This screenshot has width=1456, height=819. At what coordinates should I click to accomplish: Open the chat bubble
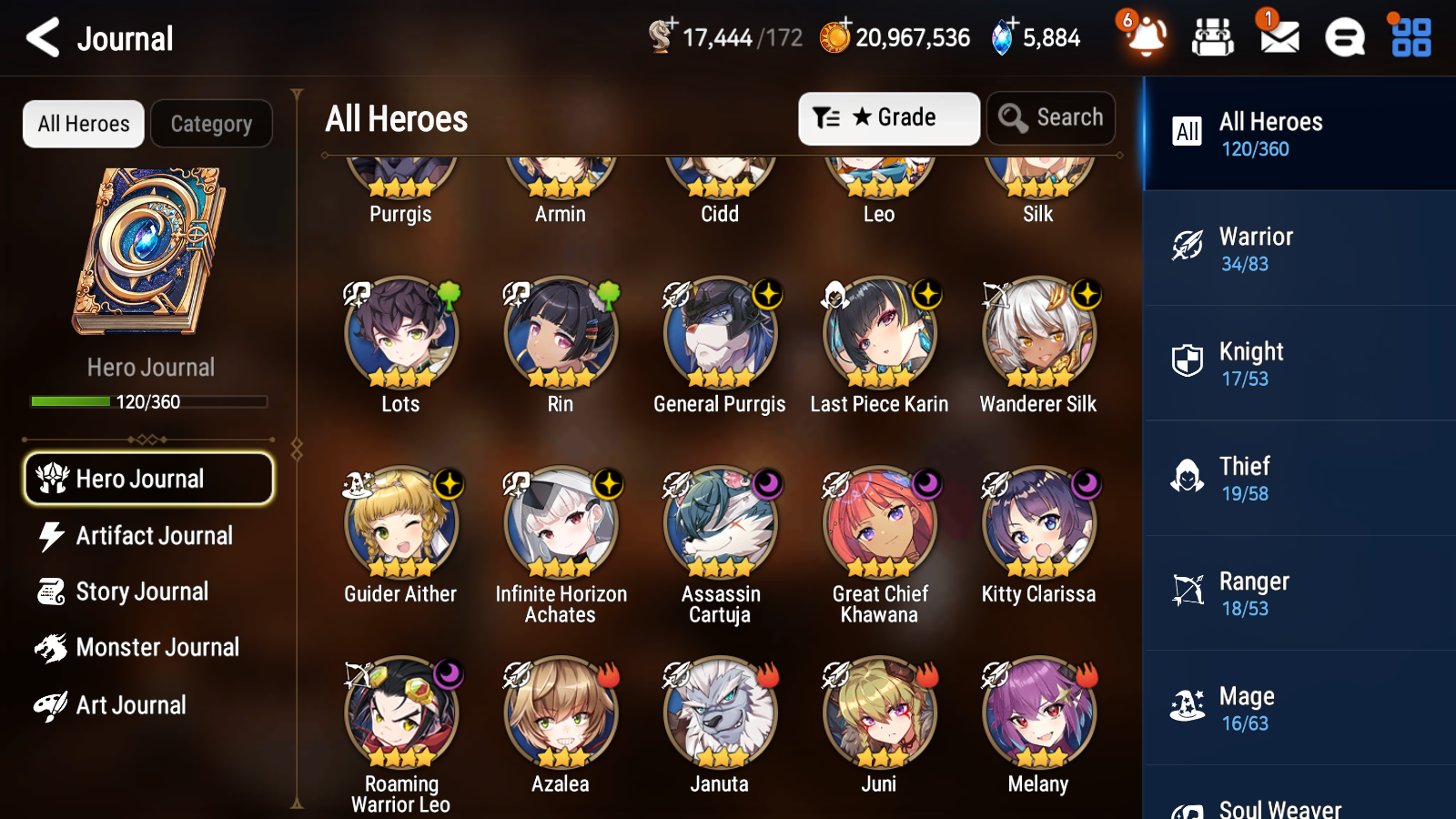click(1344, 38)
